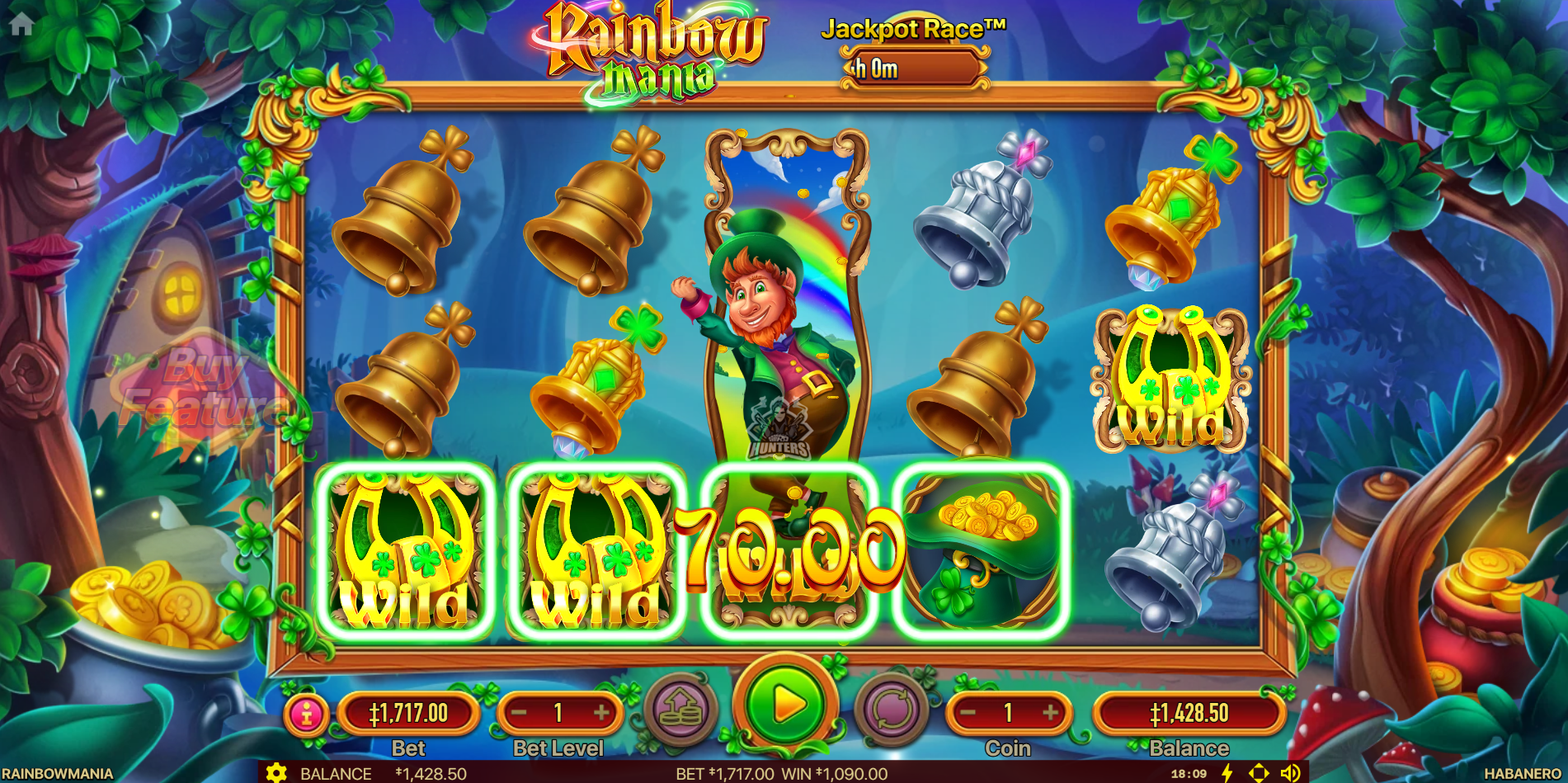The width and height of the screenshot is (1568, 783).
Task: Spin the reels with the green play button
Action: pos(786,705)
